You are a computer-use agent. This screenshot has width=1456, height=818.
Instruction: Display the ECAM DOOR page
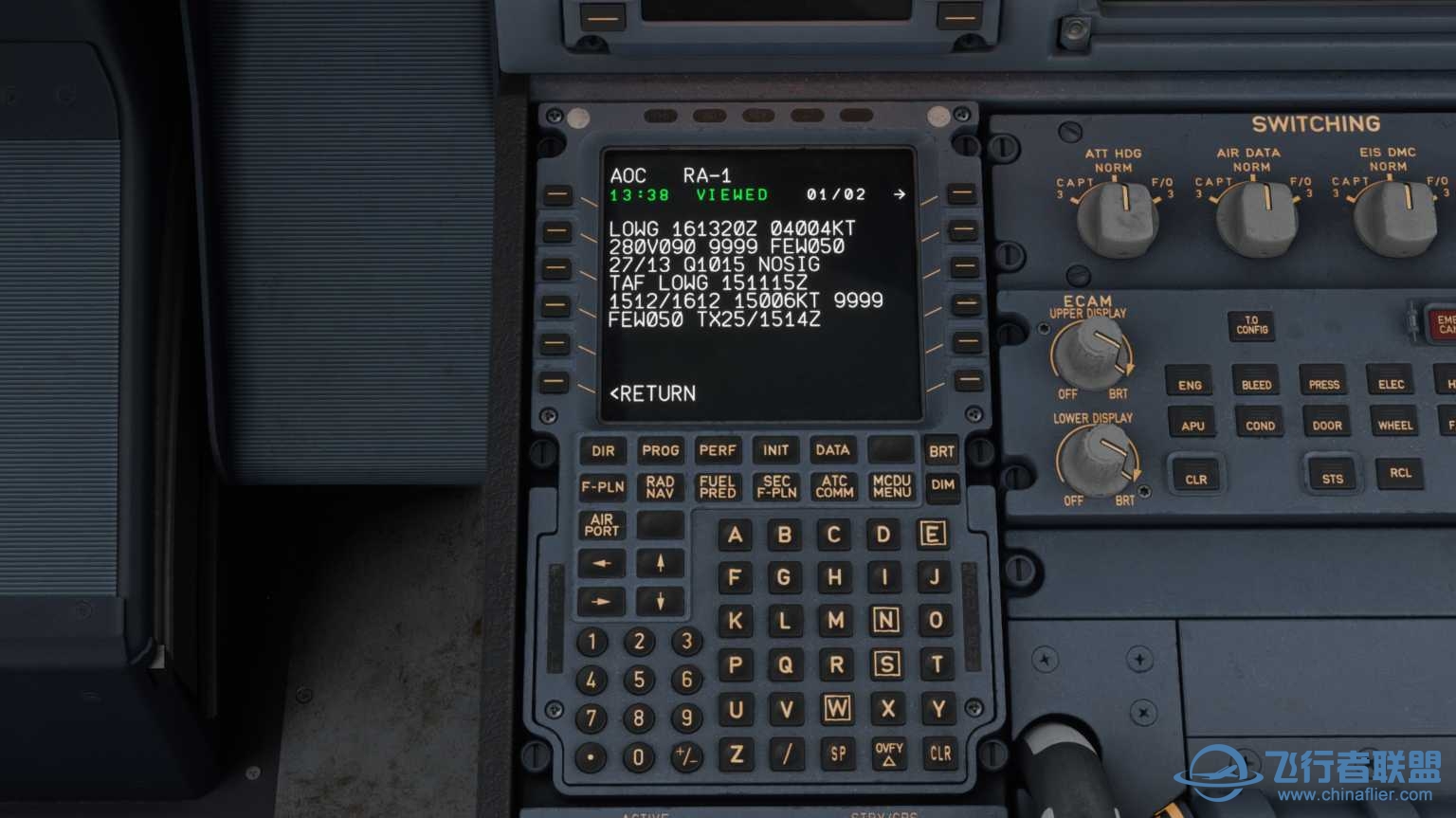pyautogui.click(x=1326, y=426)
